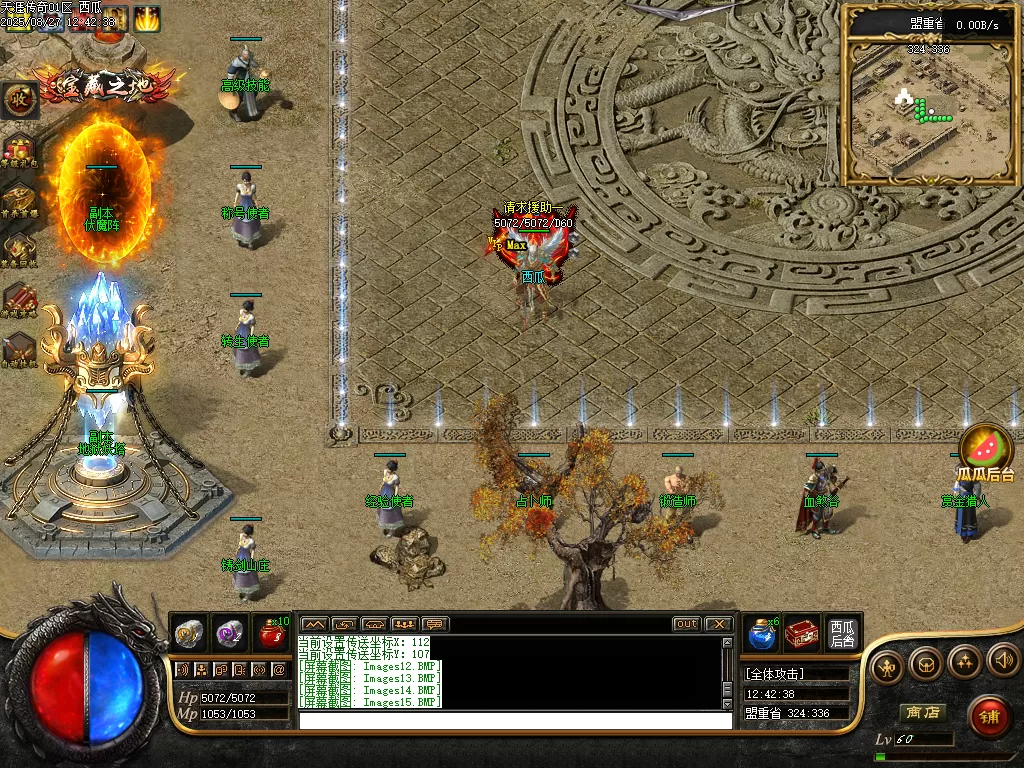The width and height of the screenshot is (1024, 768).
Task: Open the red 铺 store button
Action: pyautogui.click(x=989, y=717)
